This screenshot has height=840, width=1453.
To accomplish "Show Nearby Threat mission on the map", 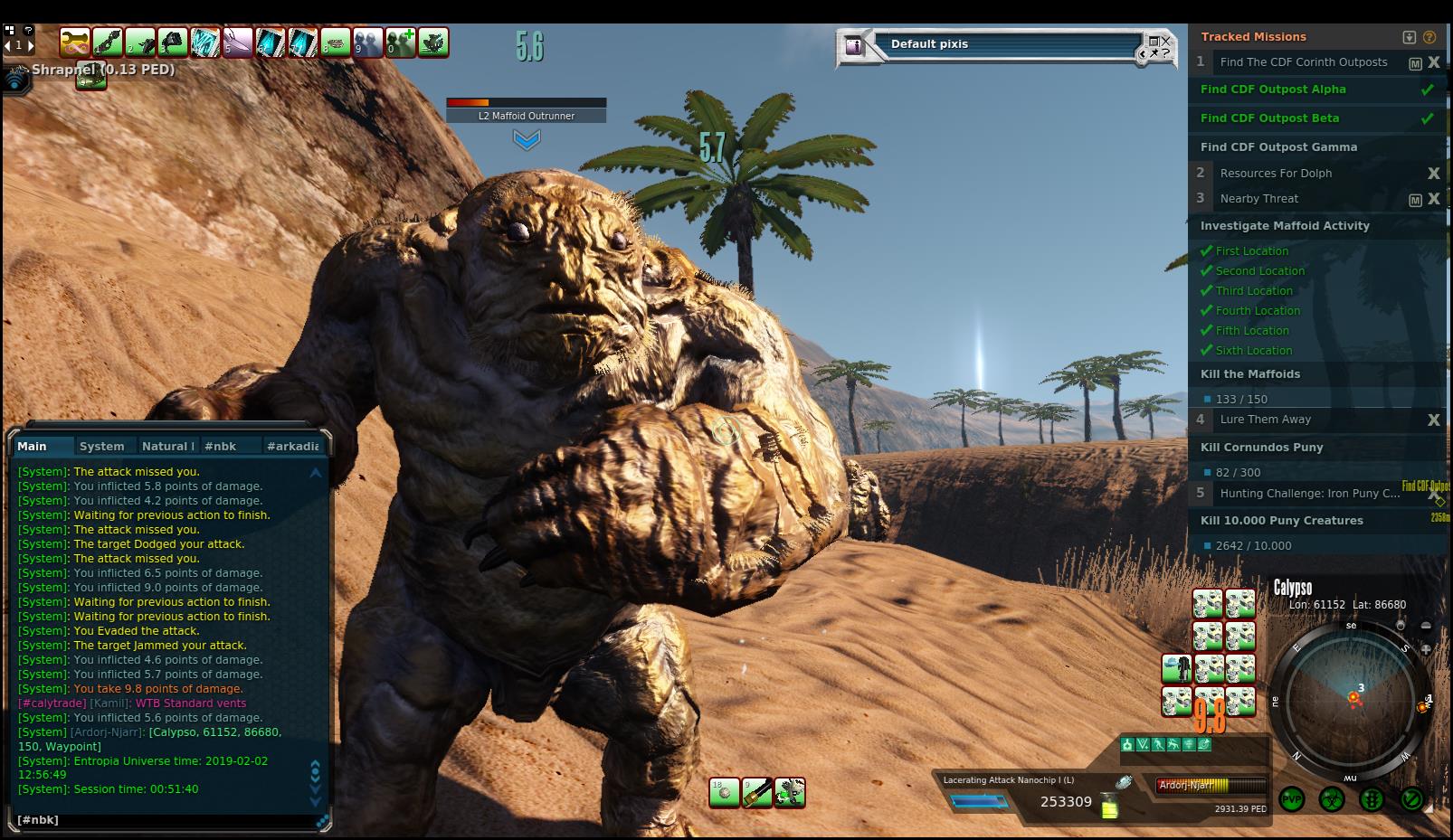I will [x=1415, y=199].
